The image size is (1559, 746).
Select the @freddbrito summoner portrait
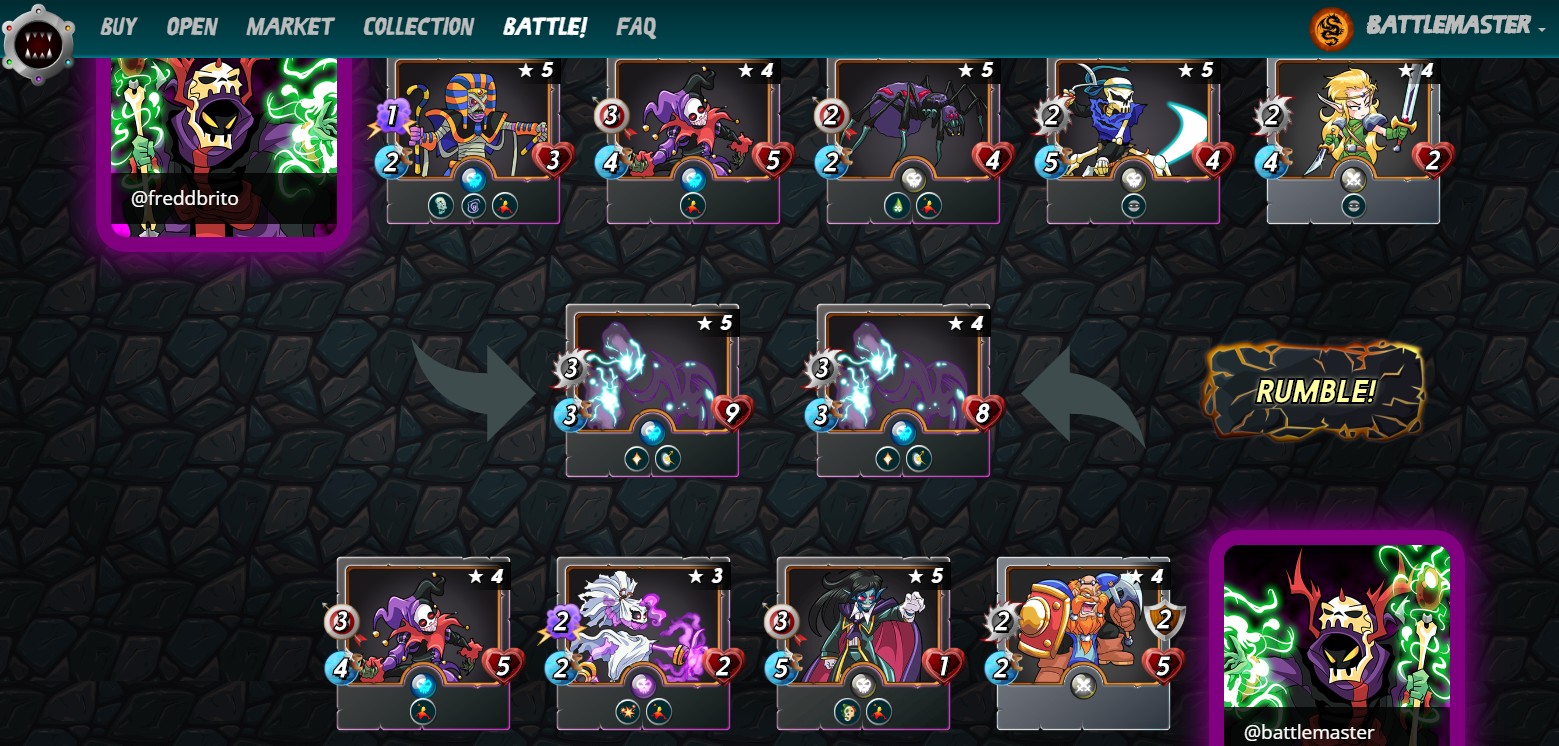pos(223,140)
